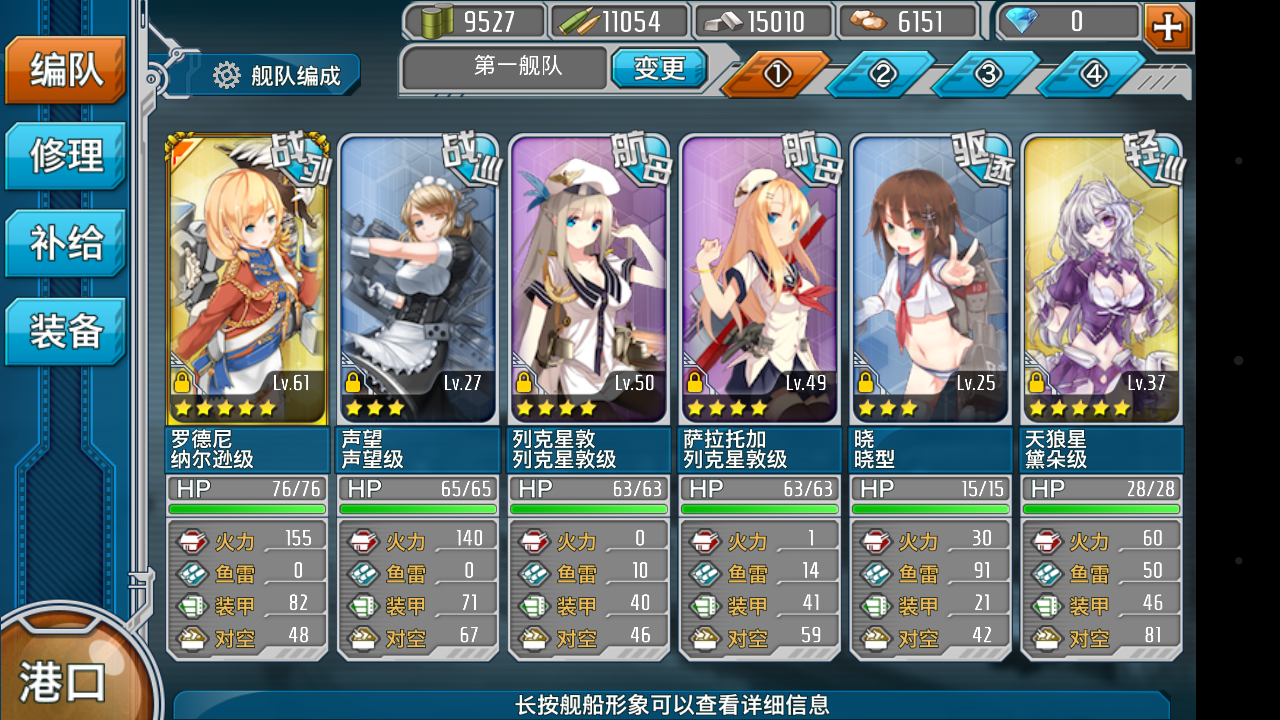Open the 补给 resupply menu
The width and height of the screenshot is (1280, 720).
click(x=65, y=244)
